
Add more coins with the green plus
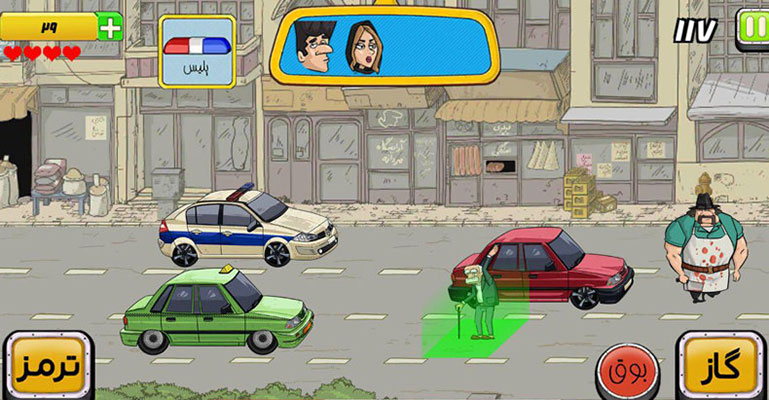coord(111,26)
